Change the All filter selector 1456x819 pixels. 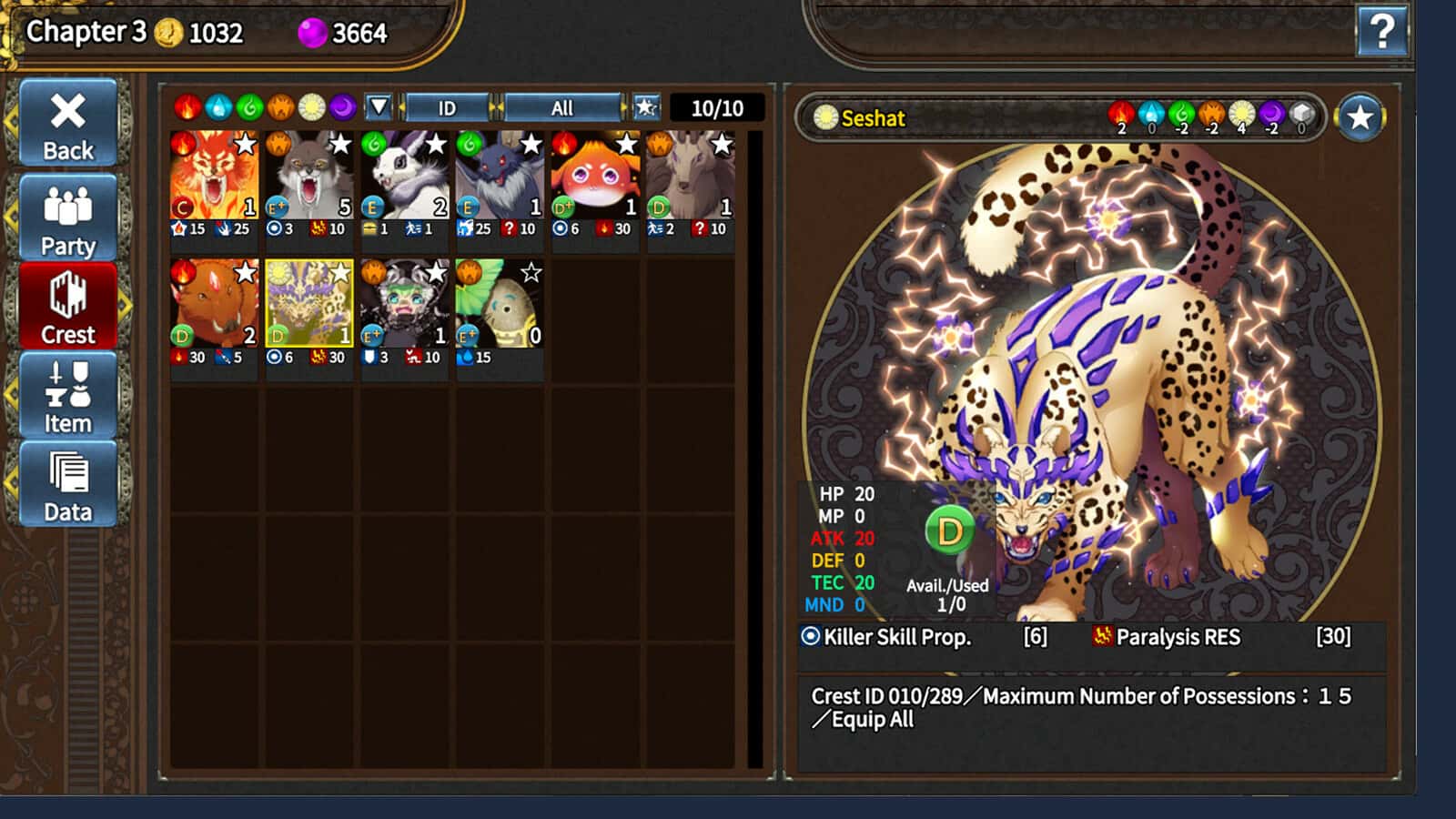[561, 108]
